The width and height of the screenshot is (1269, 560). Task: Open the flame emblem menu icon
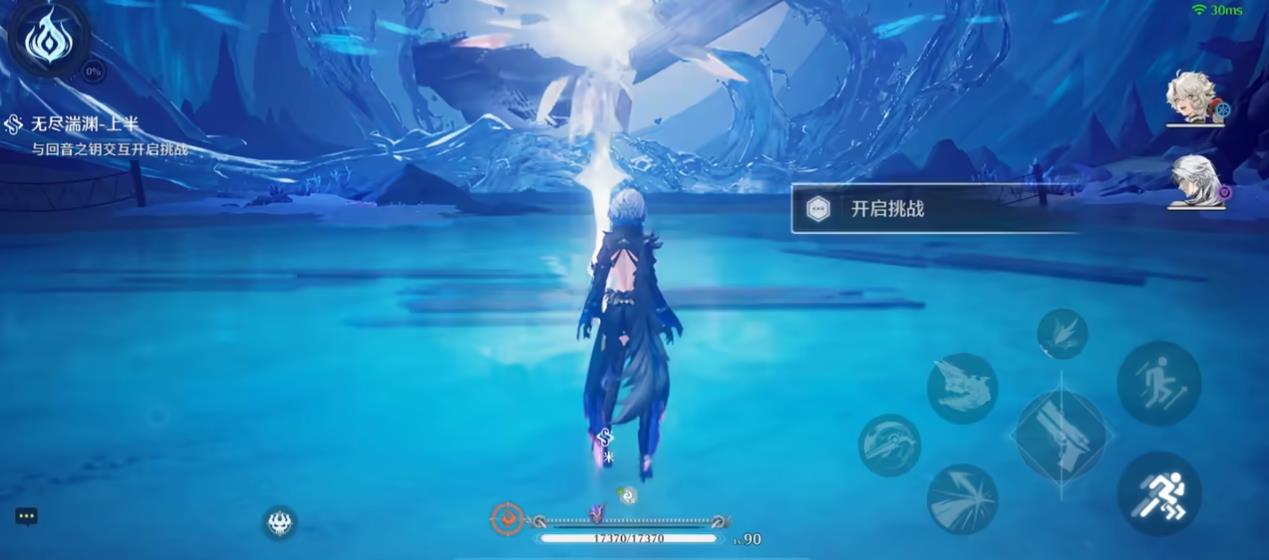48,40
